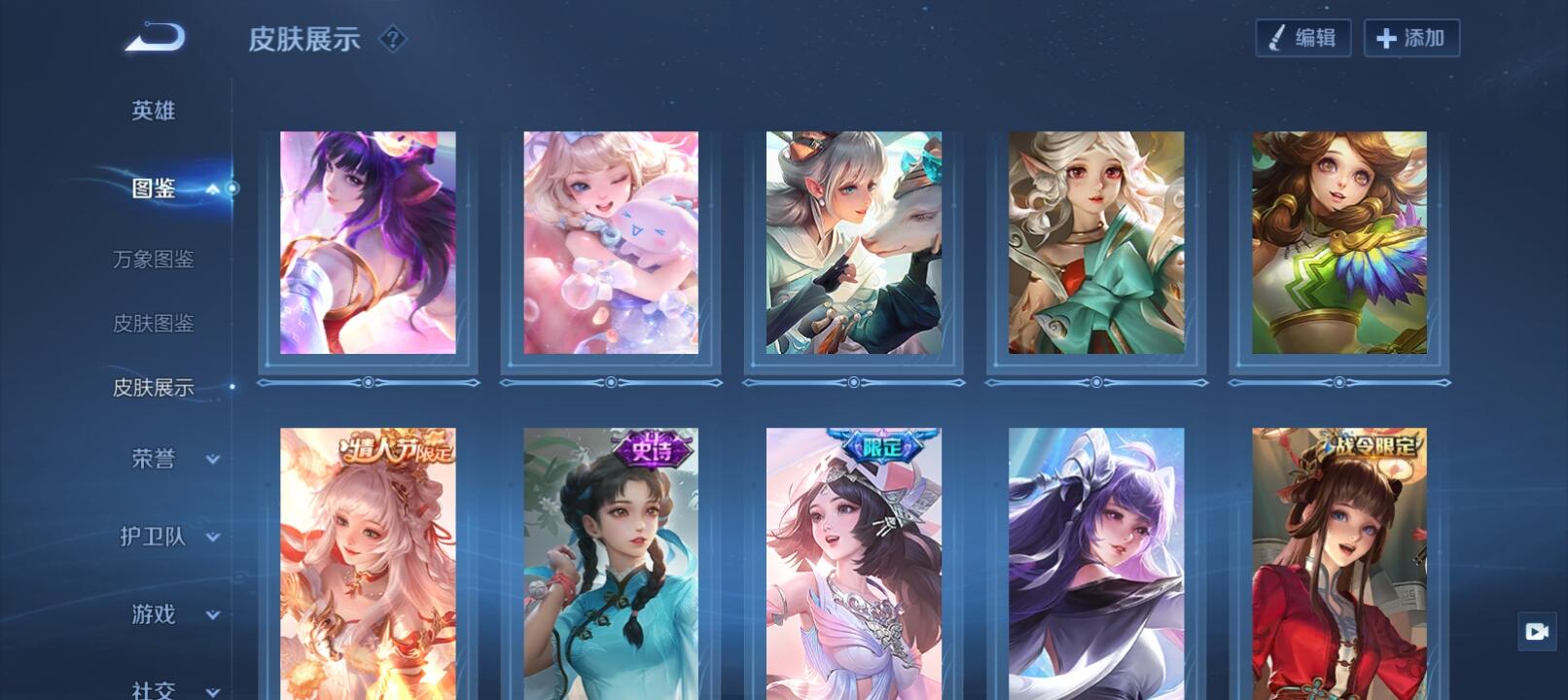1568x700 pixels.
Task: Tap the video camera recording icon
Action: (1537, 632)
